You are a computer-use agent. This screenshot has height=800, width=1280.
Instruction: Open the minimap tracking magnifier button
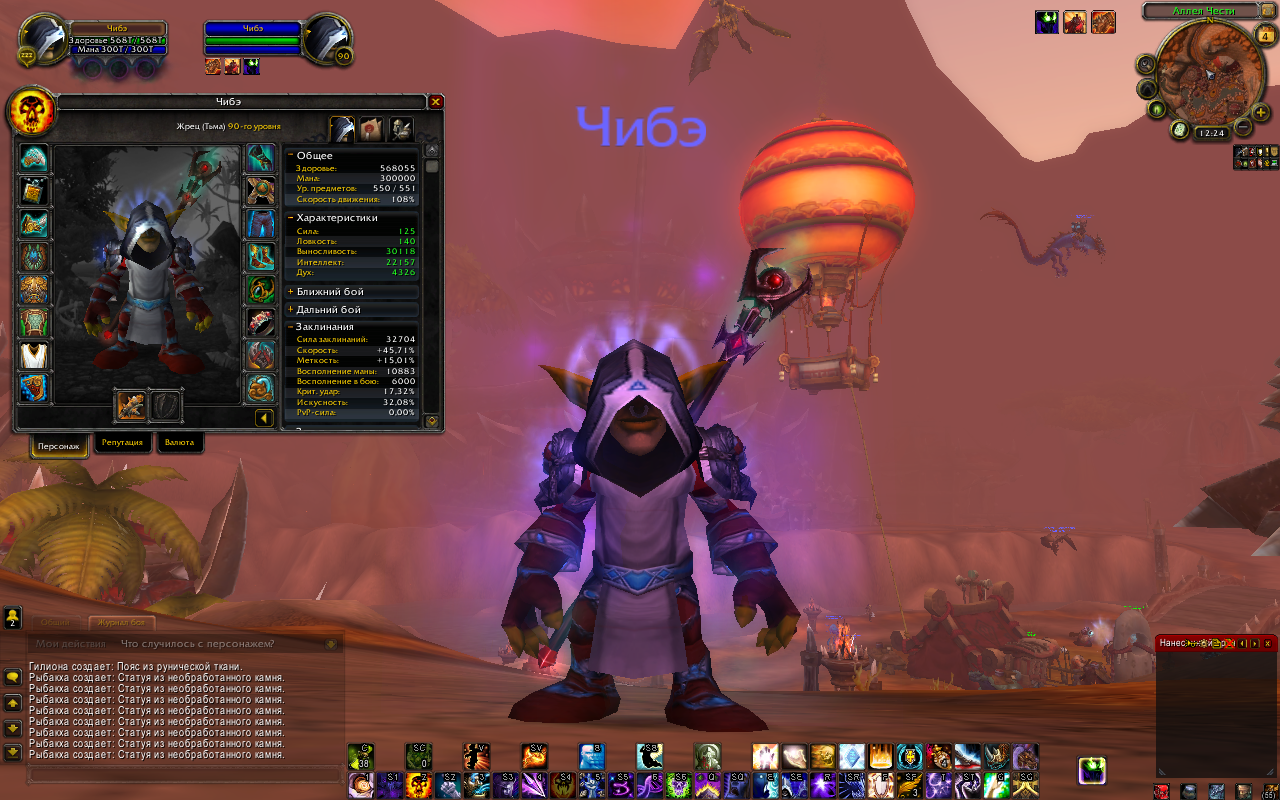coord(1145,63)
